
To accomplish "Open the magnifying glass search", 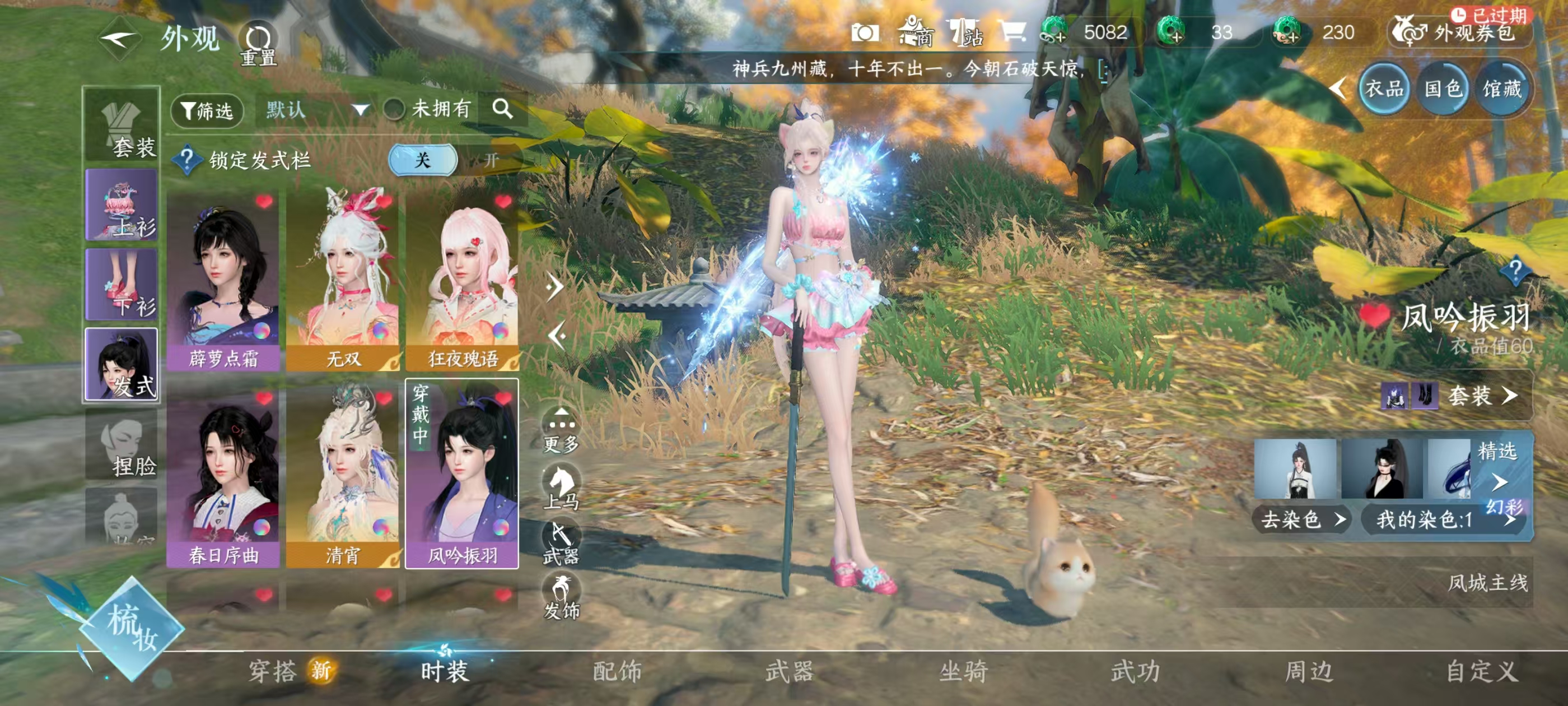I will click(x=502, y=109).
